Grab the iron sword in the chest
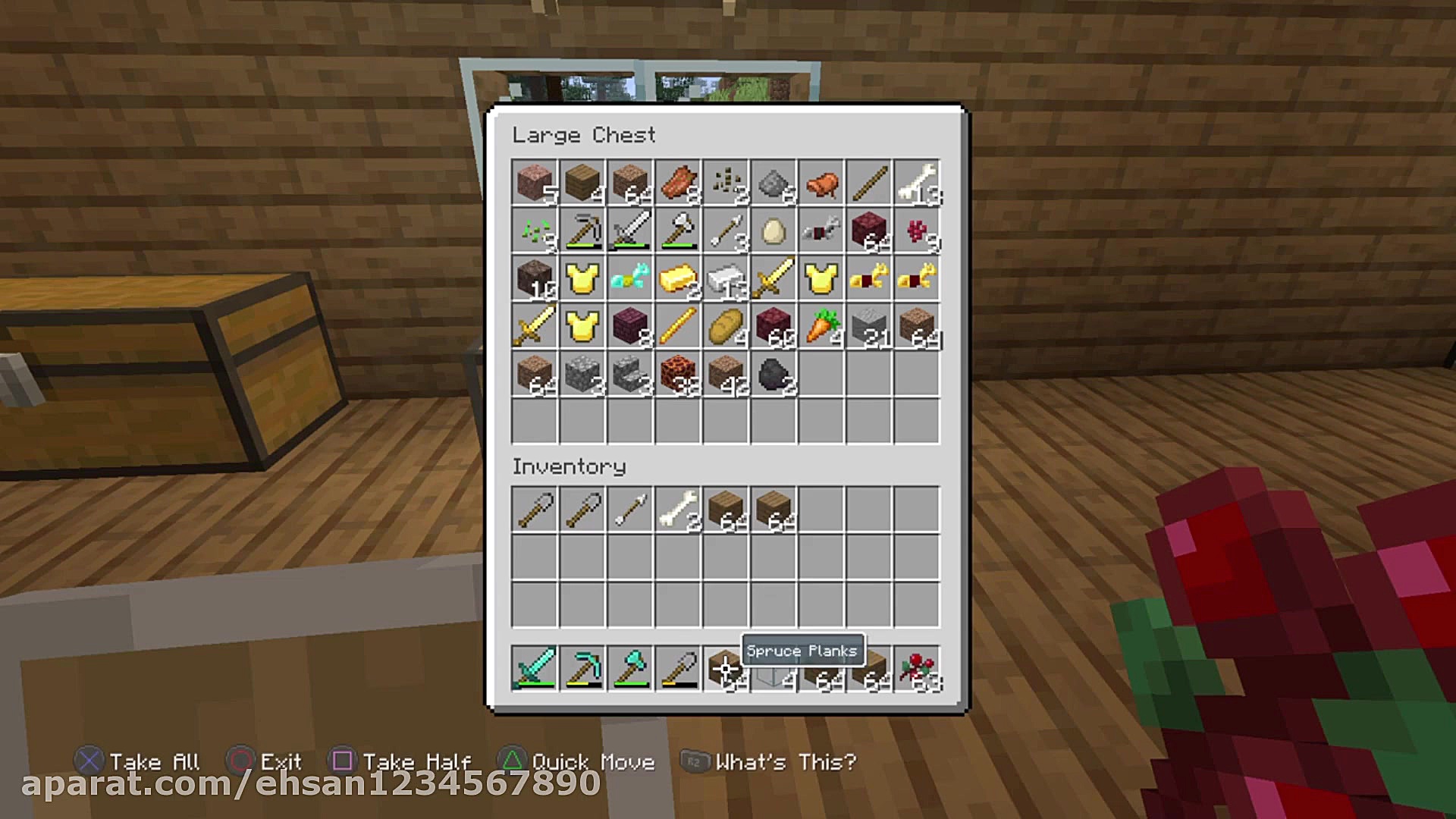The width and height of the screenshot is (1456, 819). 630,231
